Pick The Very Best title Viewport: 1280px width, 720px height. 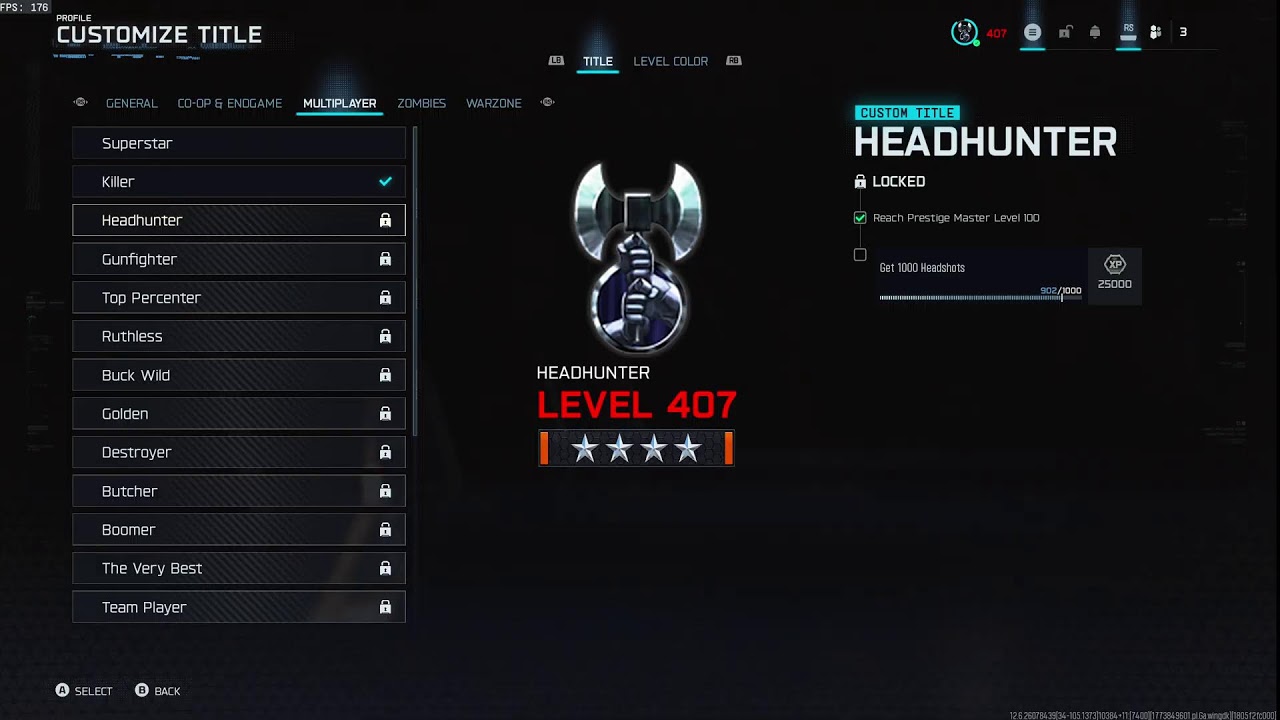[x=238, y=568]
